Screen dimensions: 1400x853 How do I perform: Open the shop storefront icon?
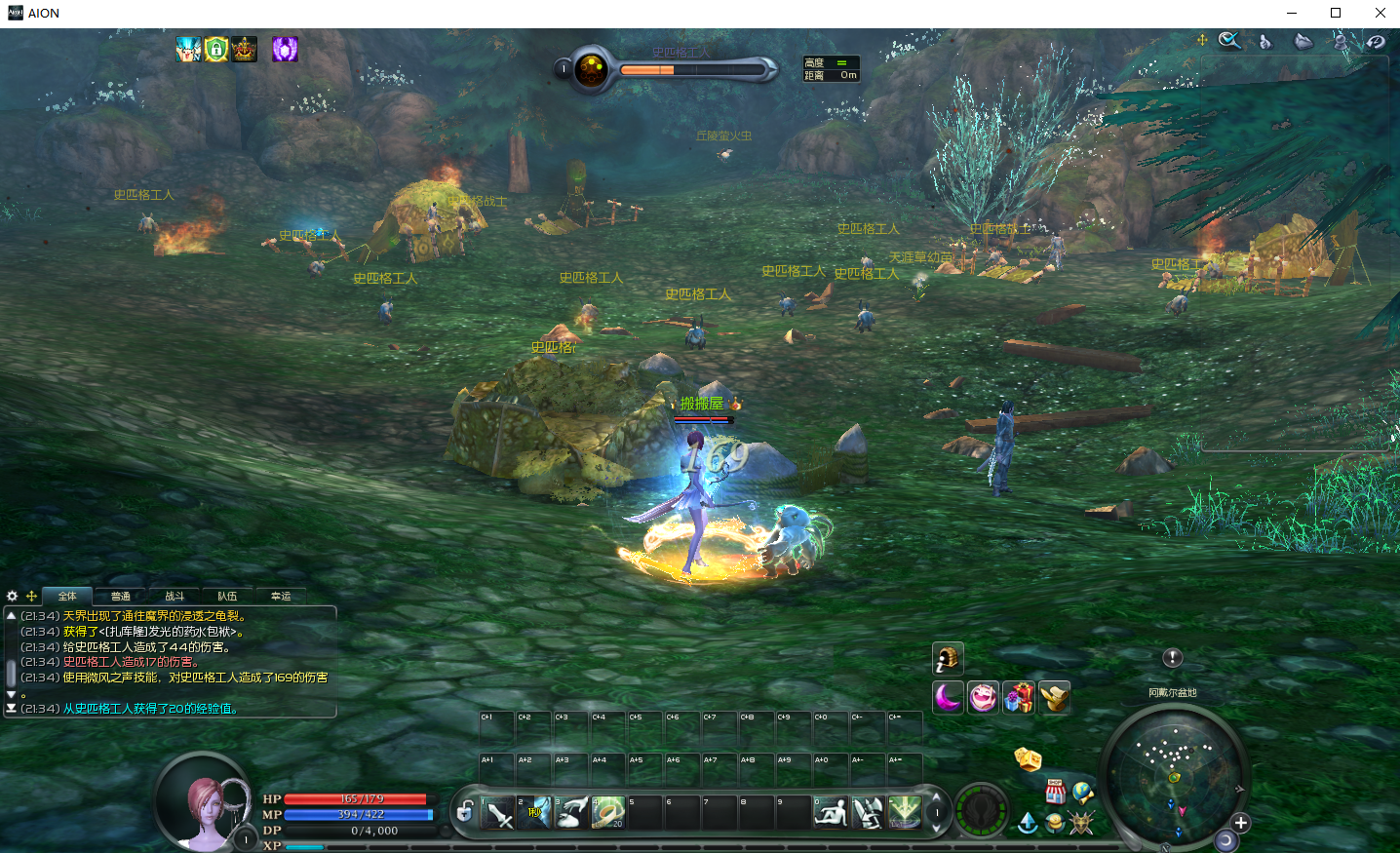click(x=1055, y=792)
